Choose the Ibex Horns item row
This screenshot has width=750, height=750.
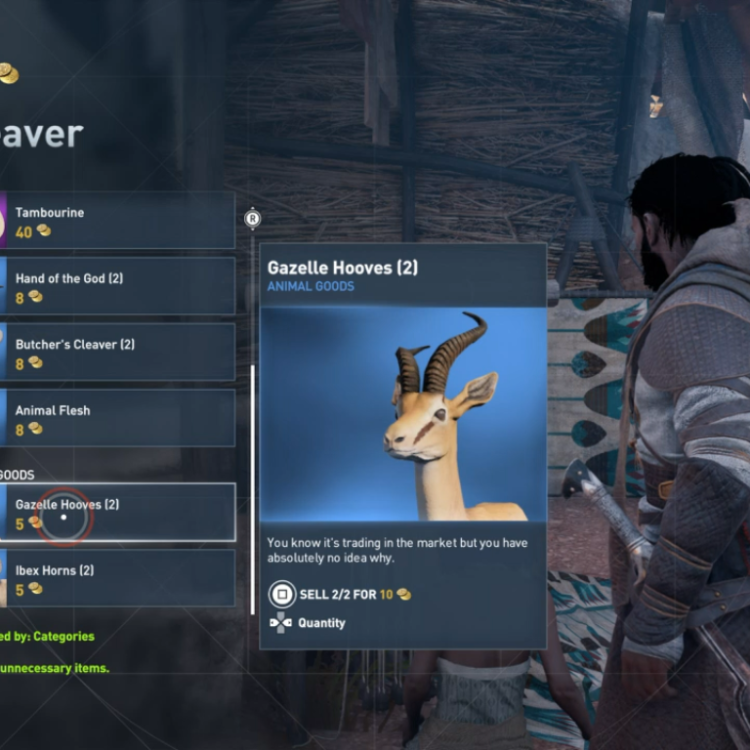(118, 578)
